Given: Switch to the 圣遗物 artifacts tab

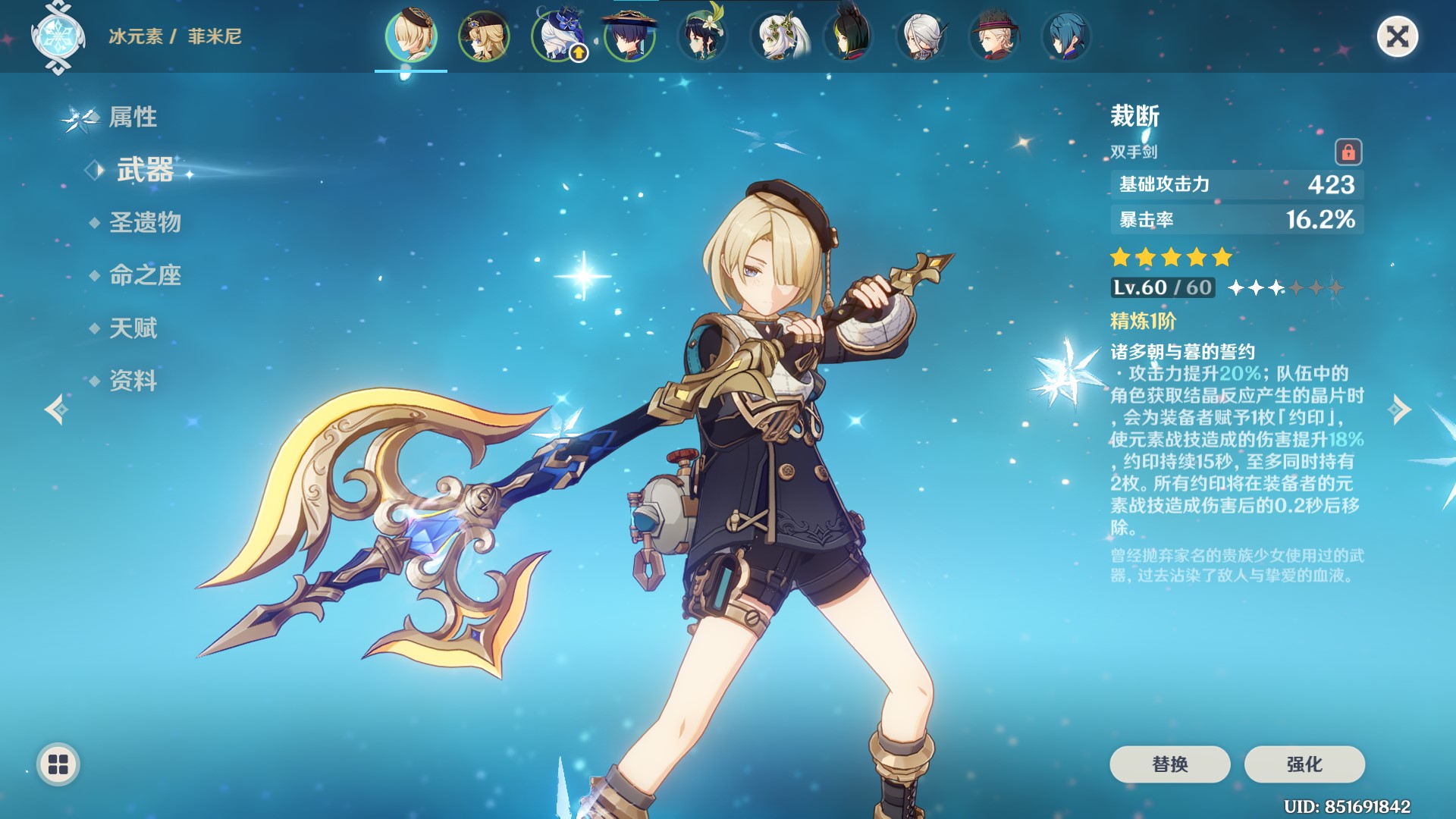Looking at the screenshot, I should click(145, 222).
